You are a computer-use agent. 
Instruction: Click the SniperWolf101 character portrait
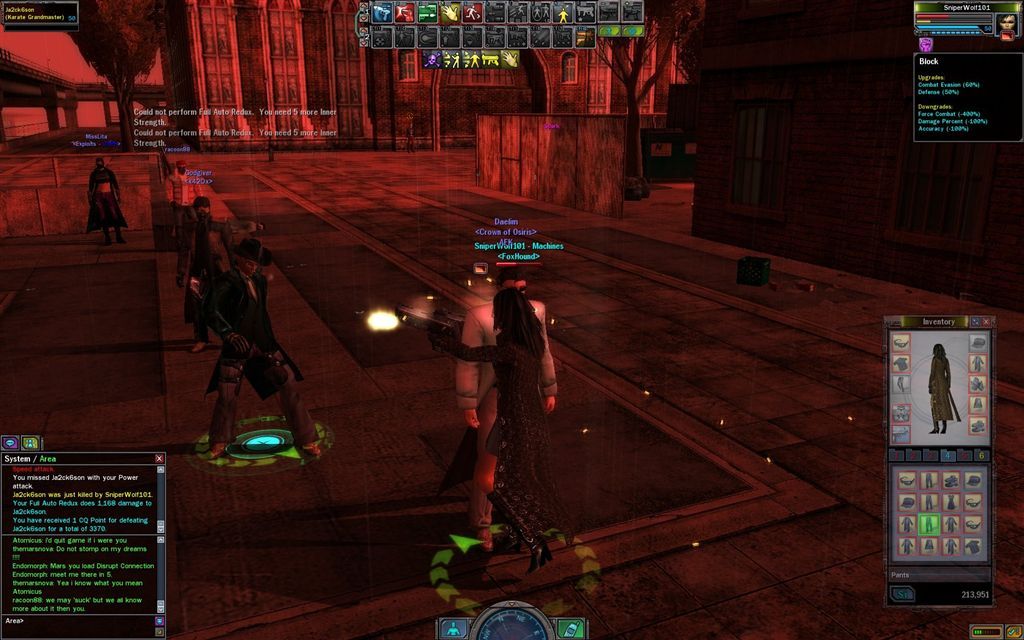pos(1005,22)
